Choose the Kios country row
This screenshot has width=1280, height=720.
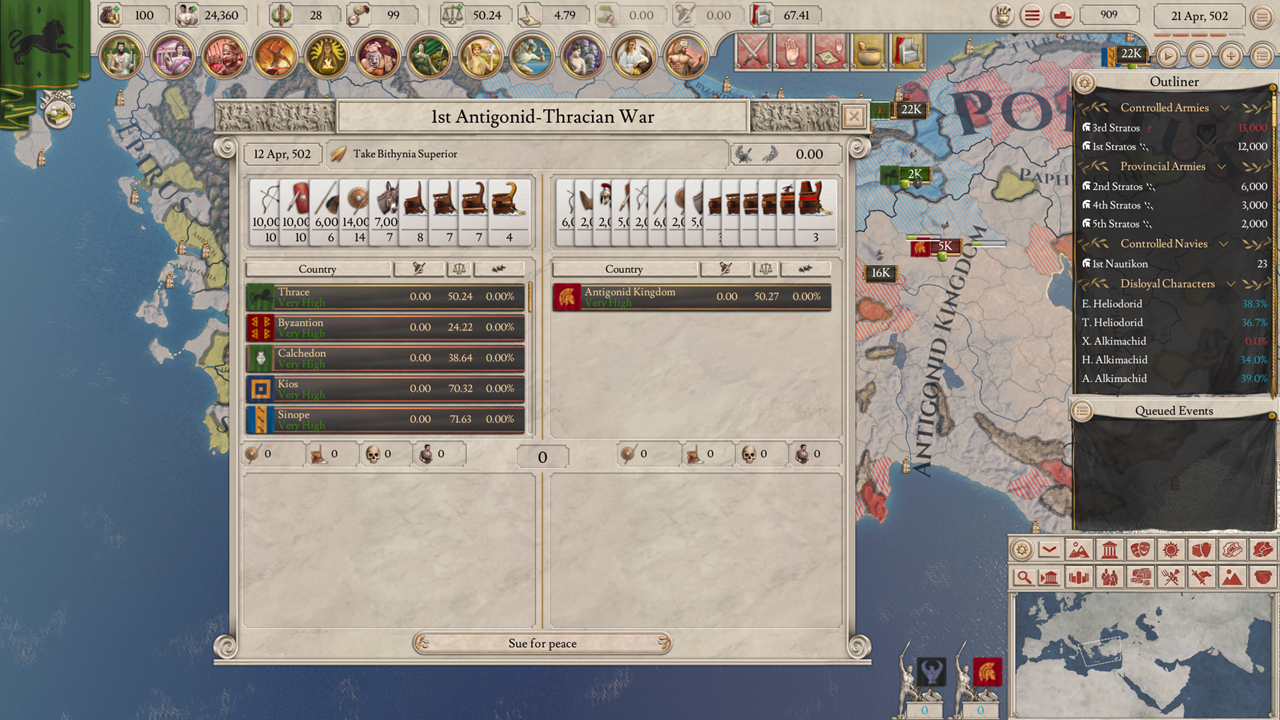(386, 389)
